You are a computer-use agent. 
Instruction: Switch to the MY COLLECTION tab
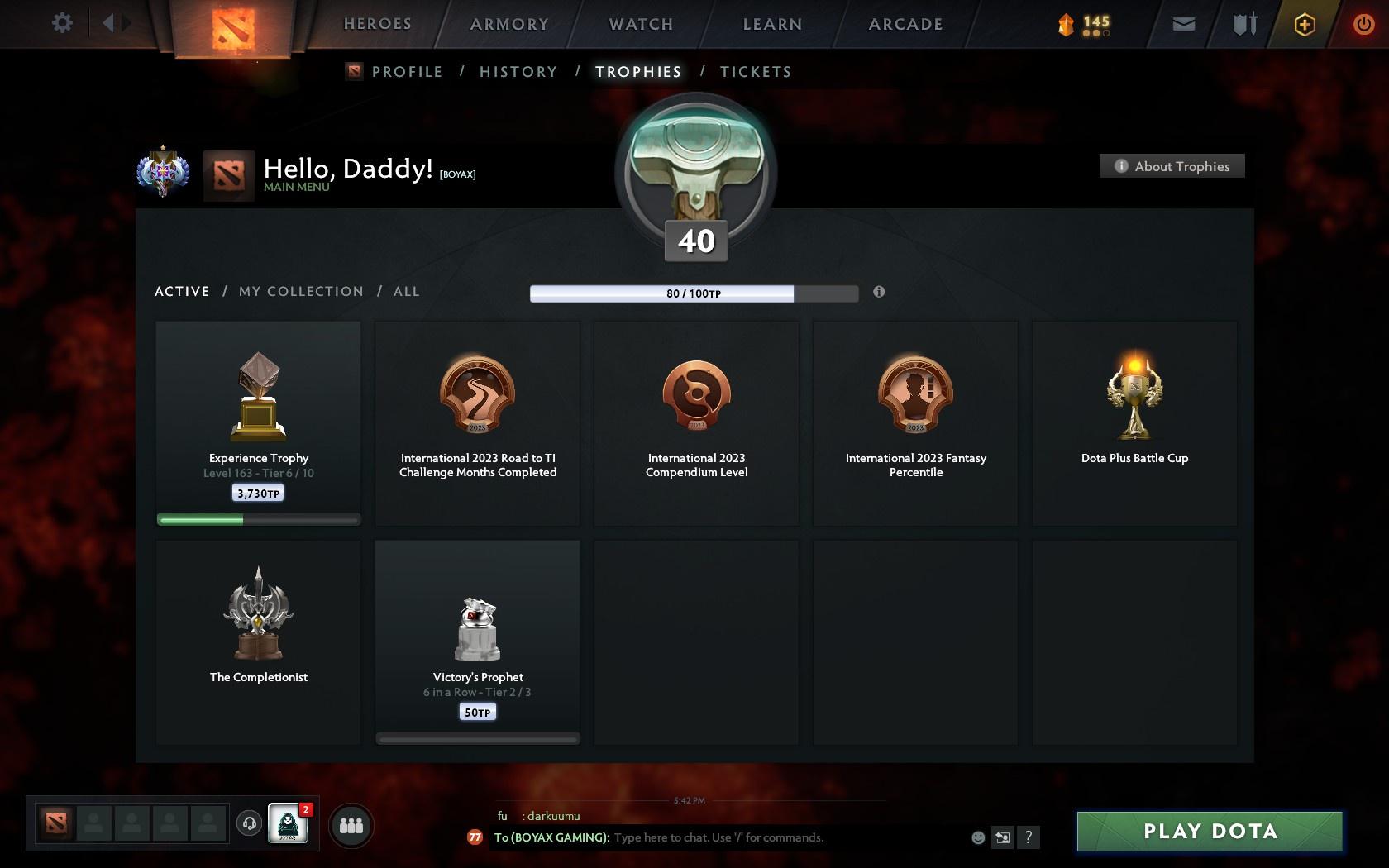pyautogui.click(x=300, y=291)
